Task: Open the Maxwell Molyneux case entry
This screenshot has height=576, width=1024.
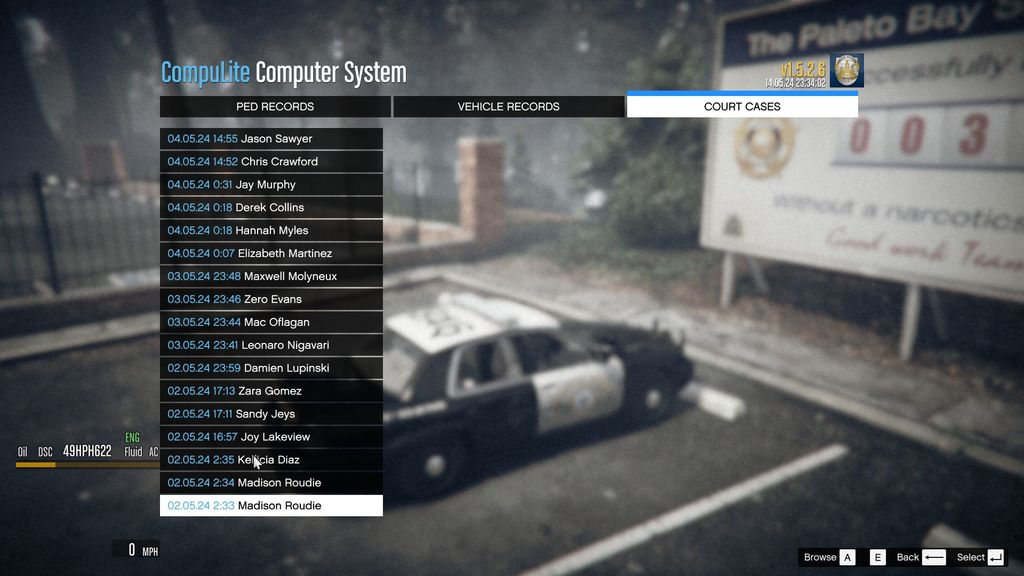Action: tap(271, 277)
